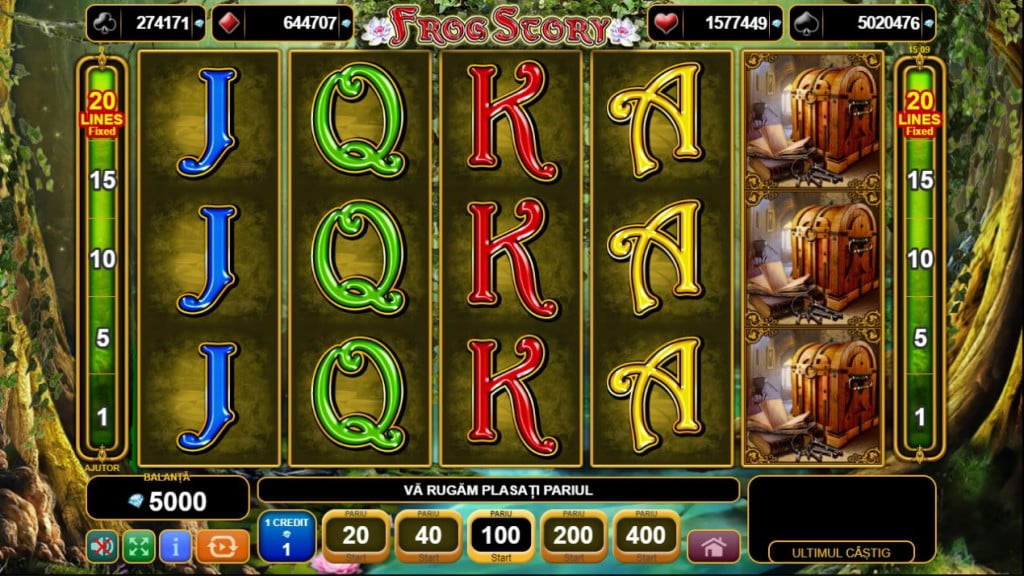Open the hearts jackpot panel
The width and height of the screenshot is (1024, 576).
[717, 22]
